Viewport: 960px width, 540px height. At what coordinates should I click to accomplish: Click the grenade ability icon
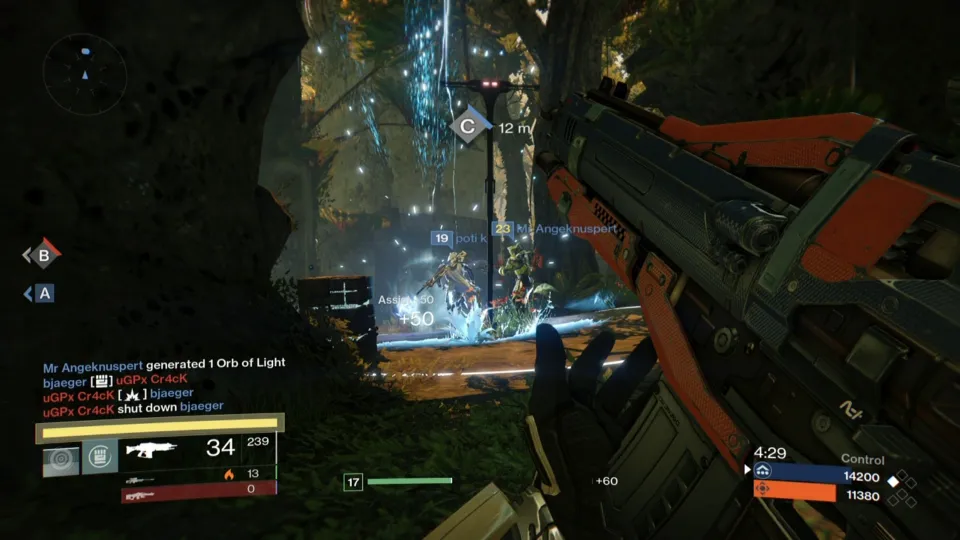point(59,459)
